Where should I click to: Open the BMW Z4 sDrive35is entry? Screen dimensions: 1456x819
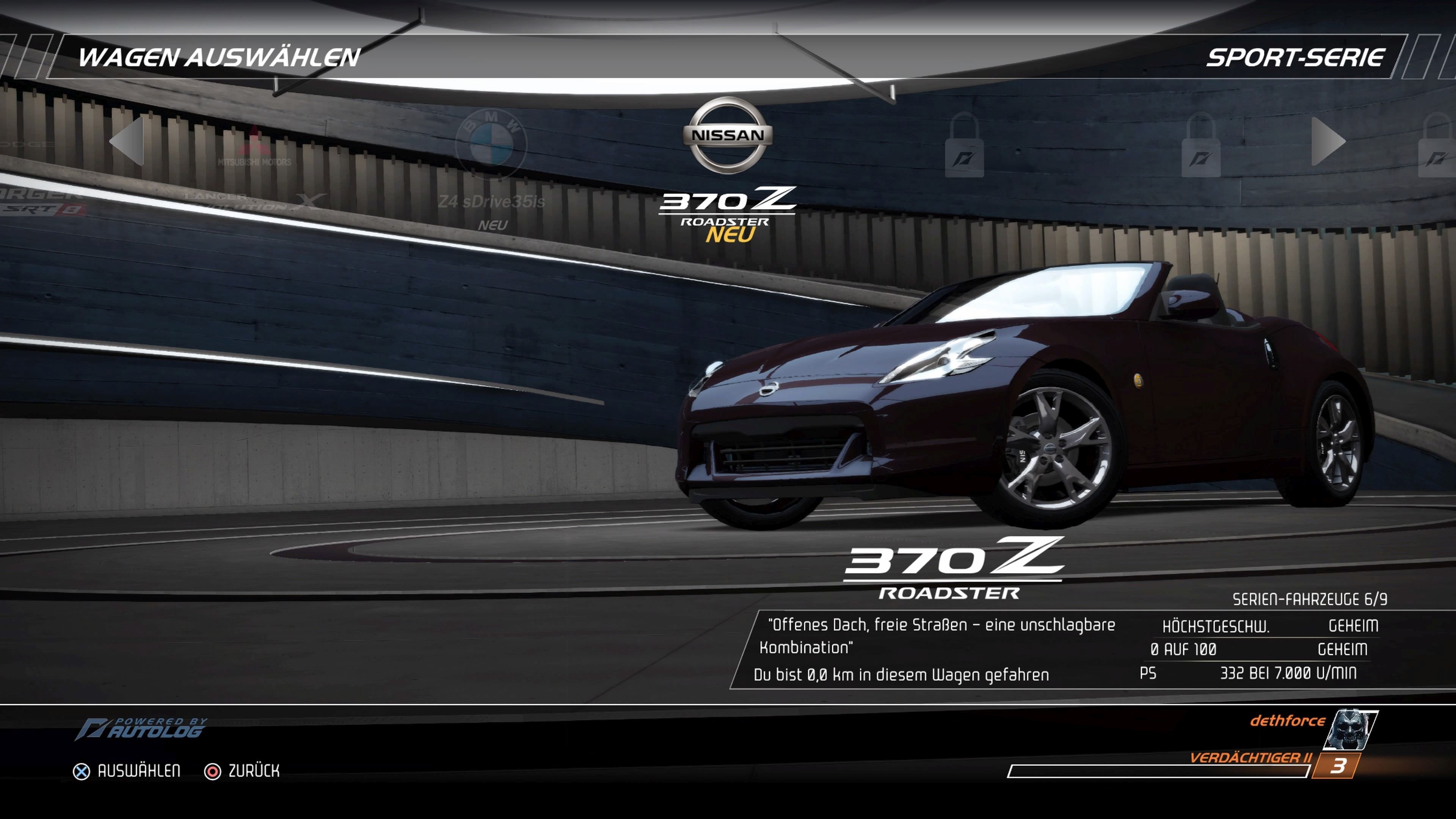tap(493, 169)
